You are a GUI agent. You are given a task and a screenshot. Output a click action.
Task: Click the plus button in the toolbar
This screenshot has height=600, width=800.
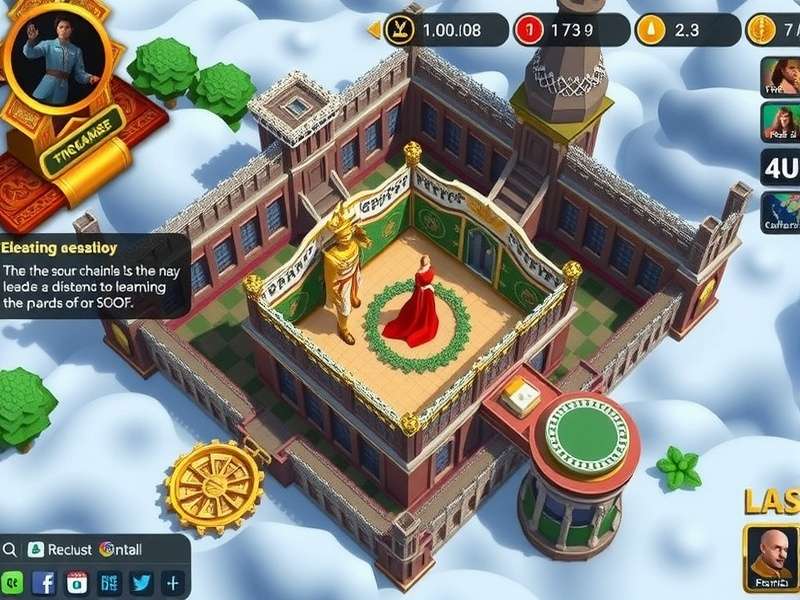(172, 583)
